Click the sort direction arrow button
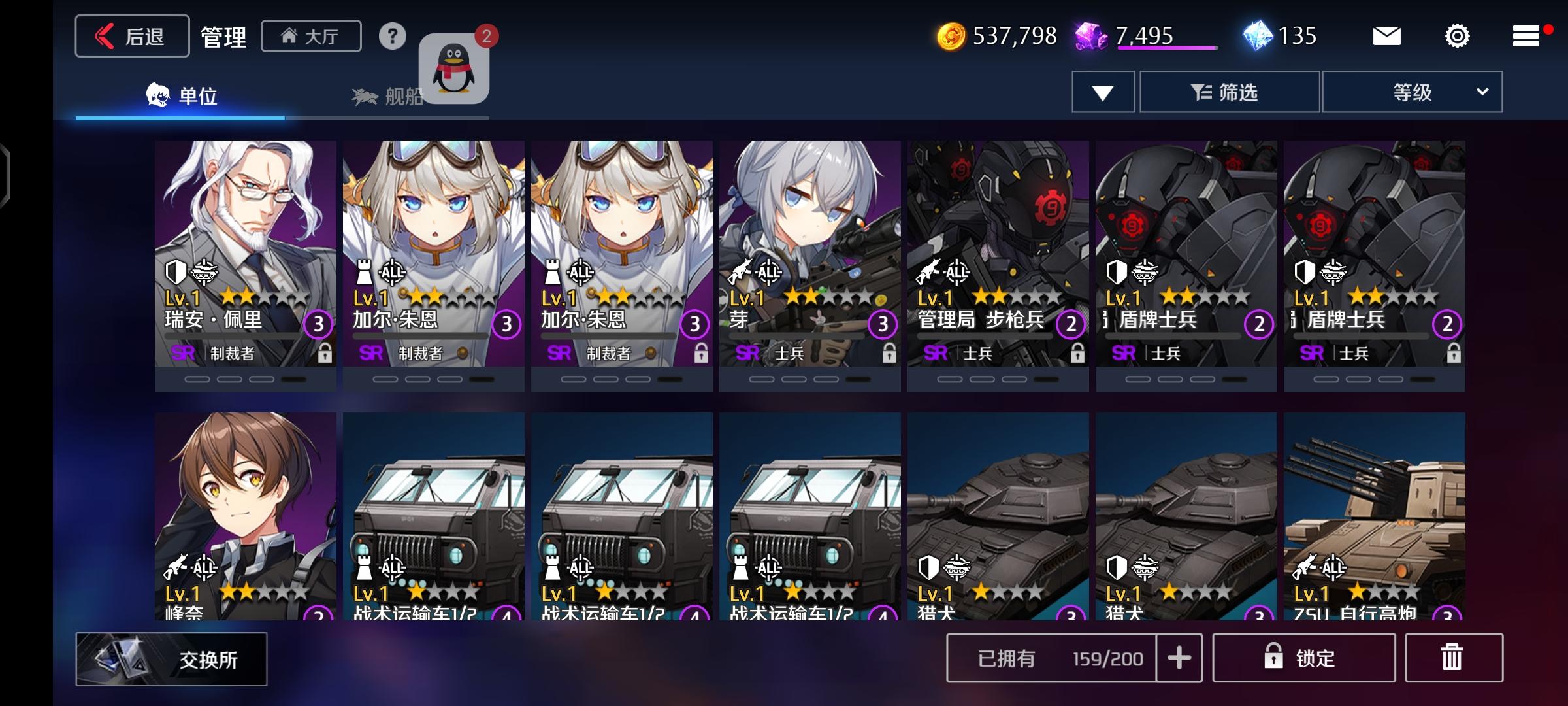This screenshot has width=1568, height=706. coord(1102,92)
